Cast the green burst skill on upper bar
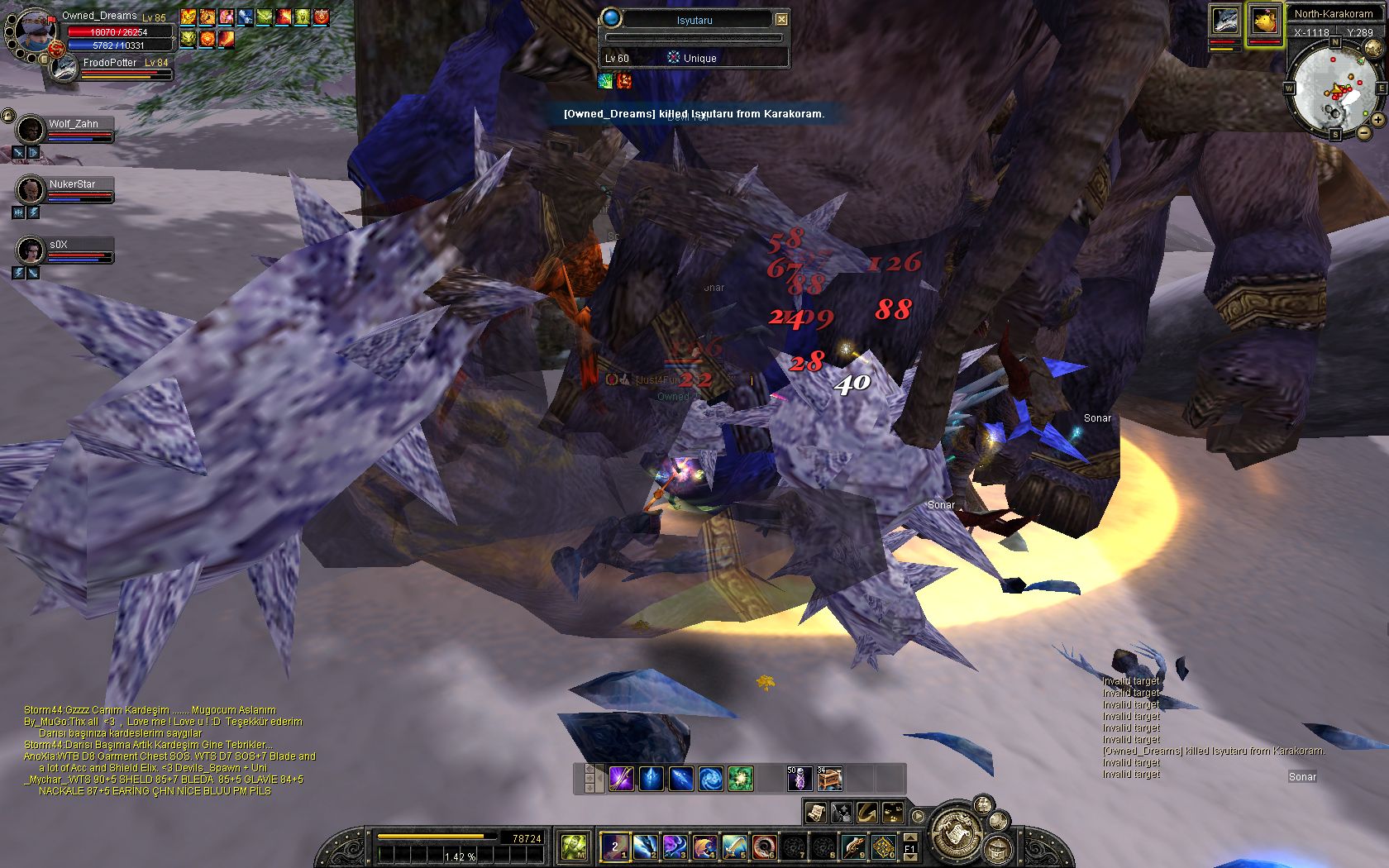This screenshot has height=868, width=1389. click(x=740, y=779)
